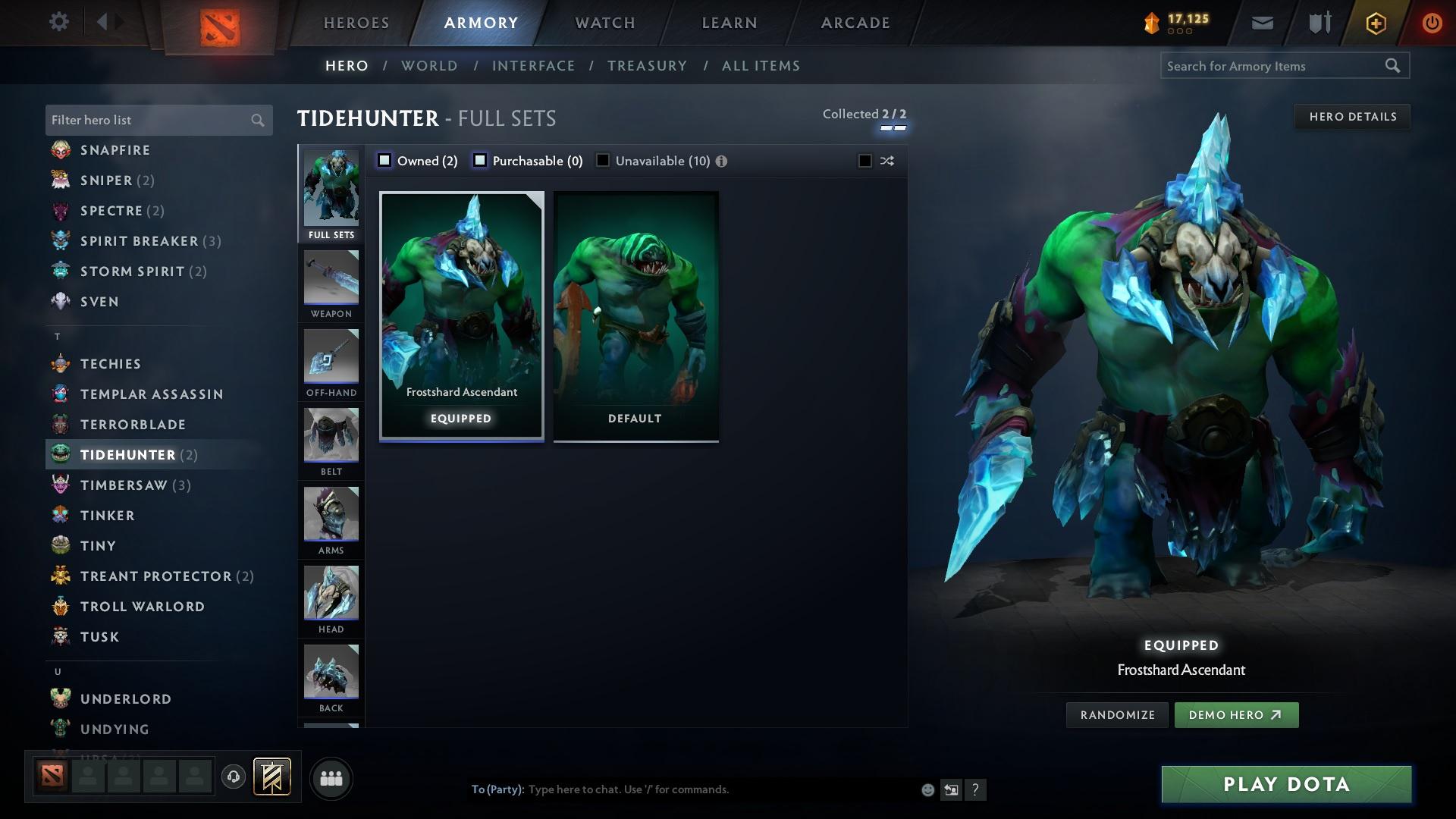The width and height of the screenshot is (1456, 819).
Task: Switch to the Treasury tab
Action: coord(647,66)
